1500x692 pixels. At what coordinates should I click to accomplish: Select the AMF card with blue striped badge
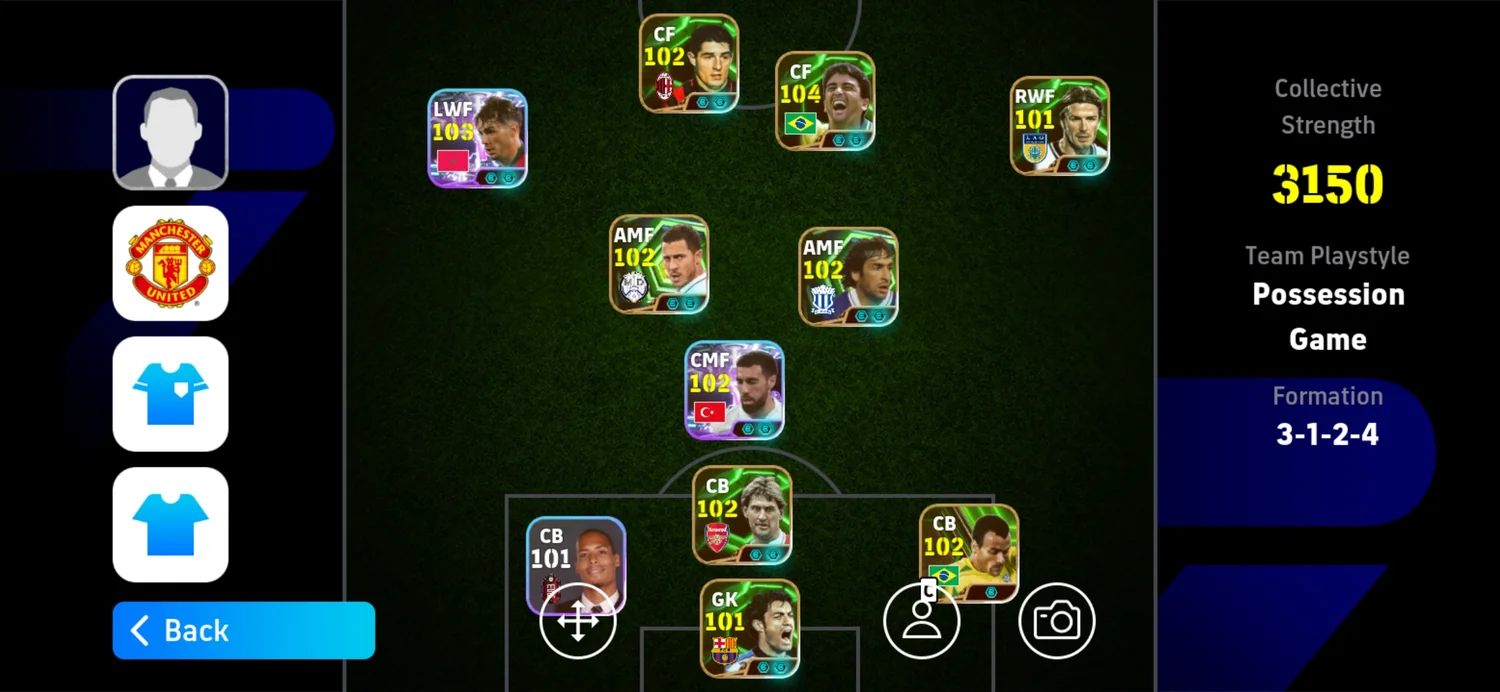click(x=848, y=276)
